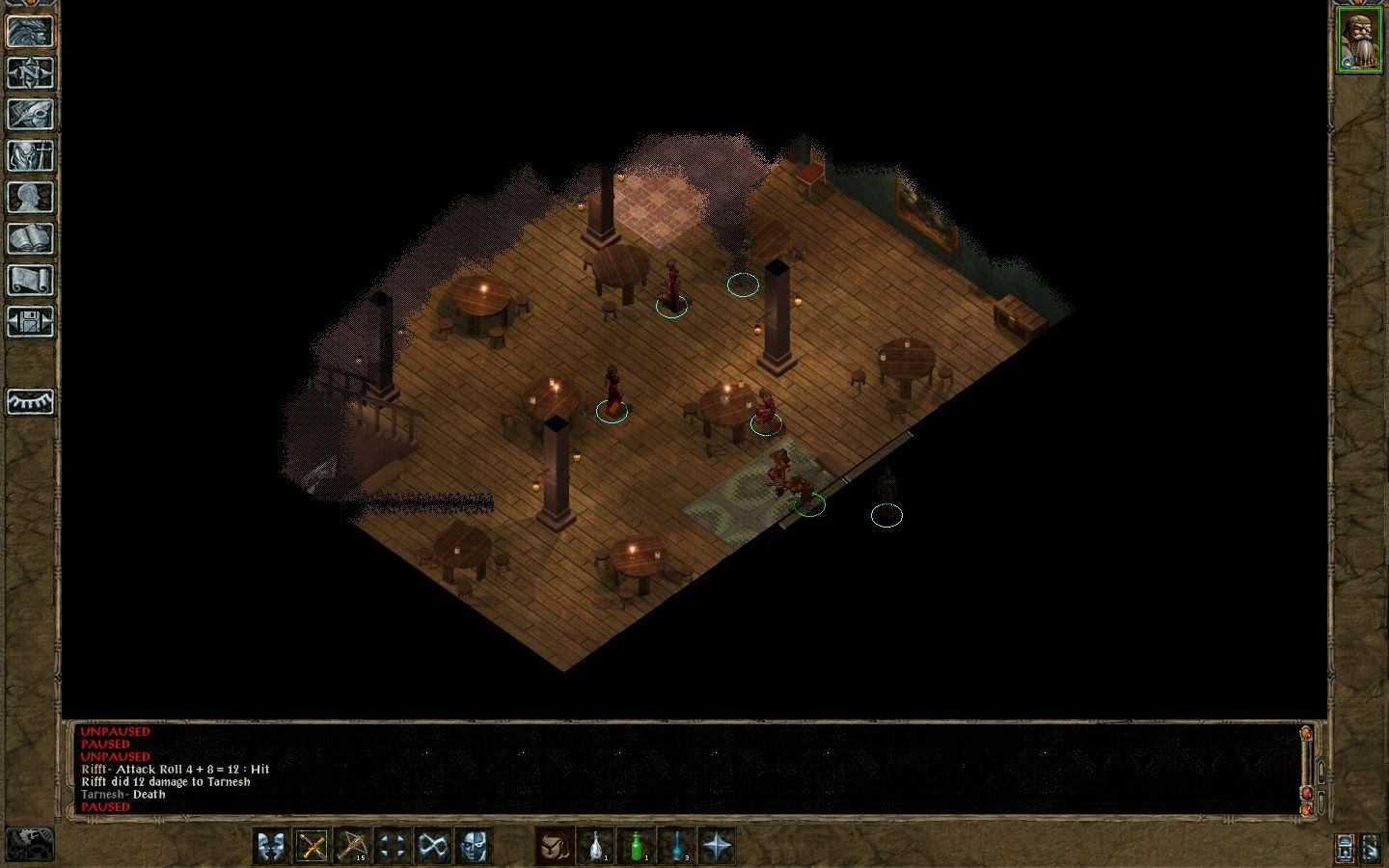
Task: Activate the star special ability slot
Action: coord(717,848)
